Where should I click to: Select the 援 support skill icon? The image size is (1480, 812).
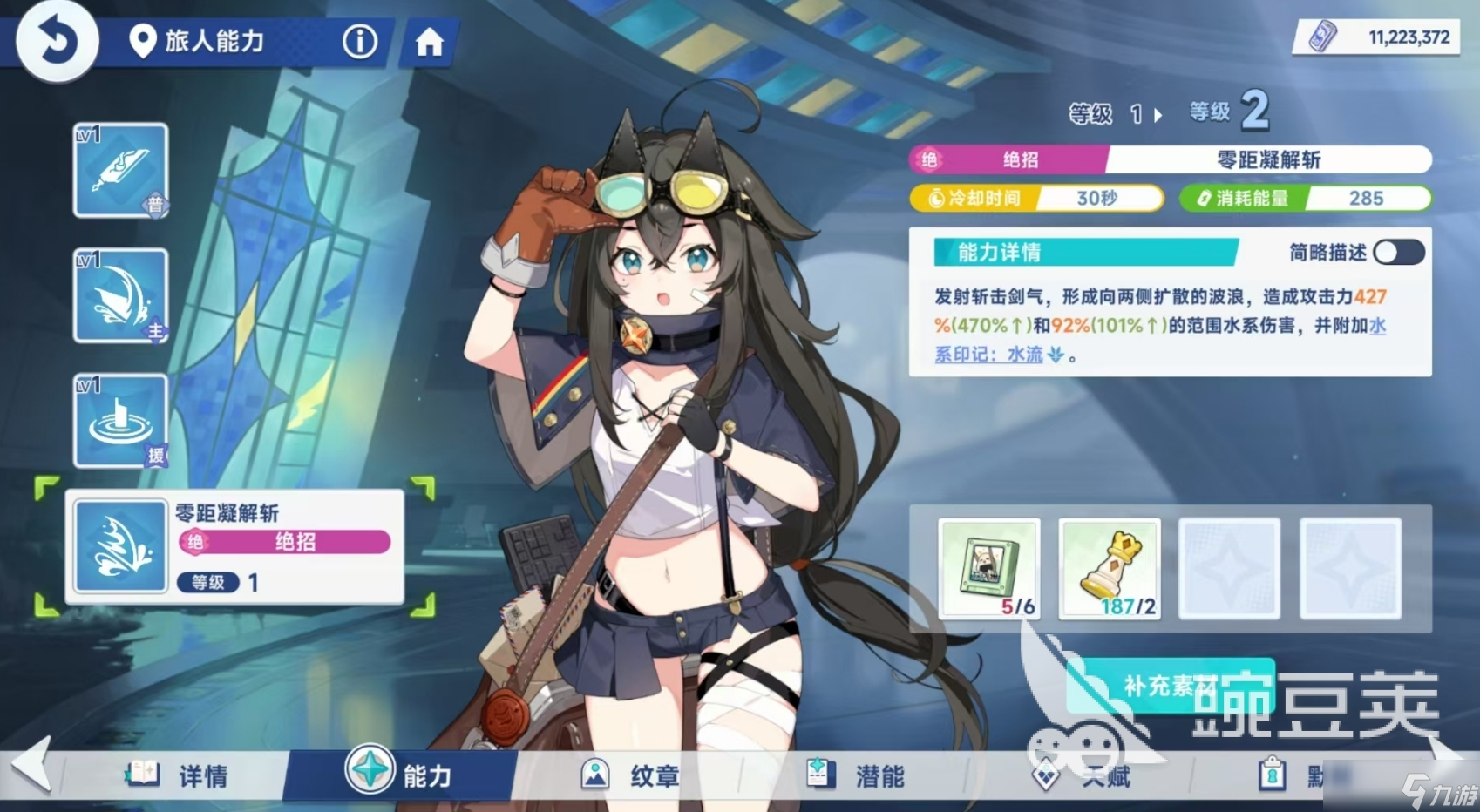119,421
